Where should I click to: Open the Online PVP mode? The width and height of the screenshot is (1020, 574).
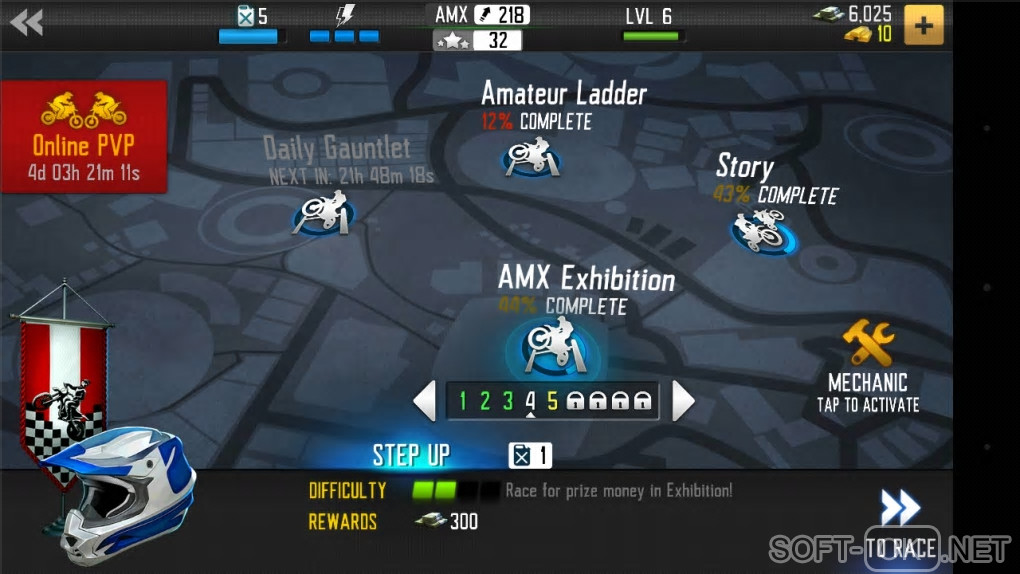coord(84,136)
